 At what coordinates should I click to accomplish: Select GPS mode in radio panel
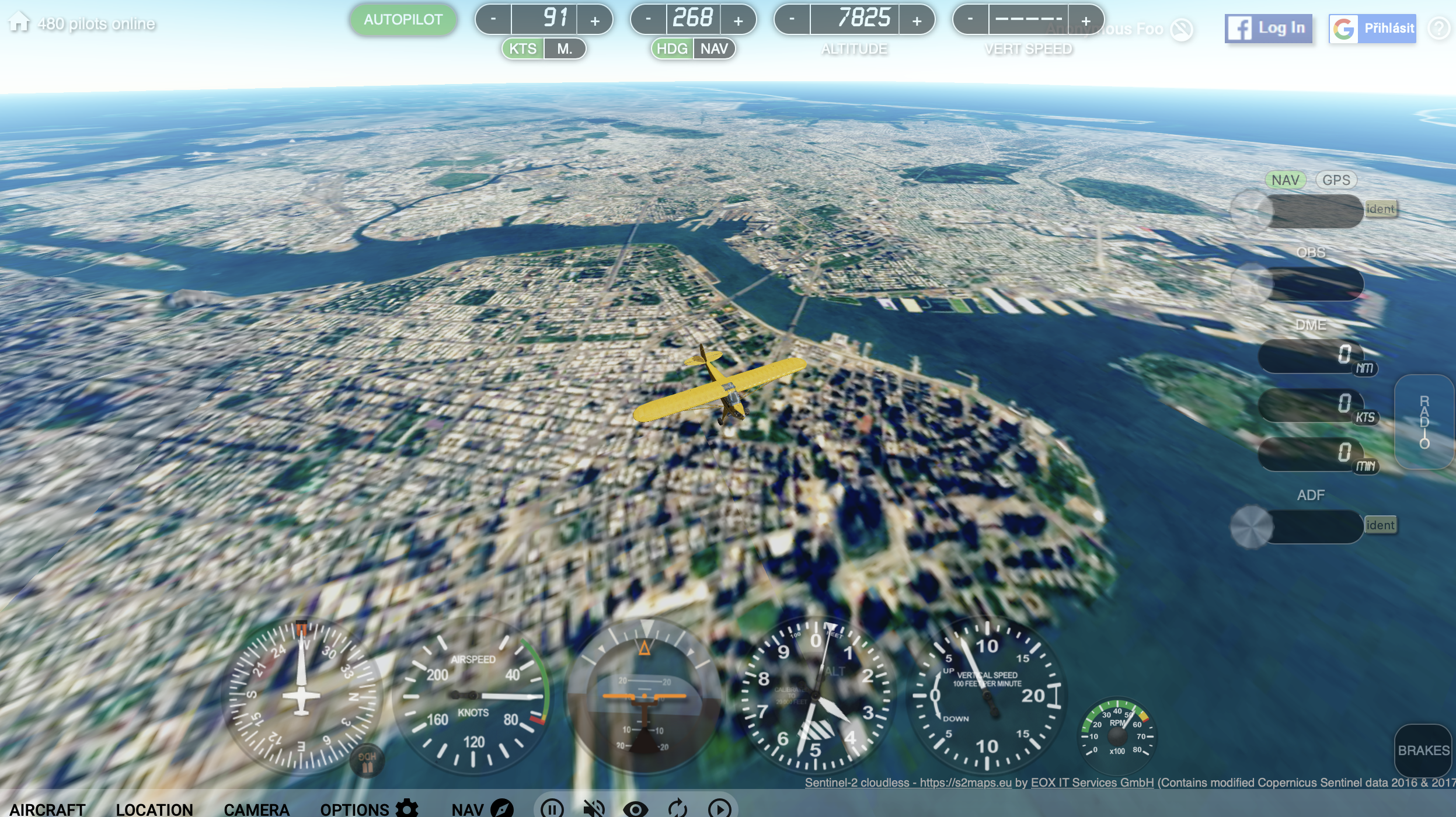point(1337,180)
